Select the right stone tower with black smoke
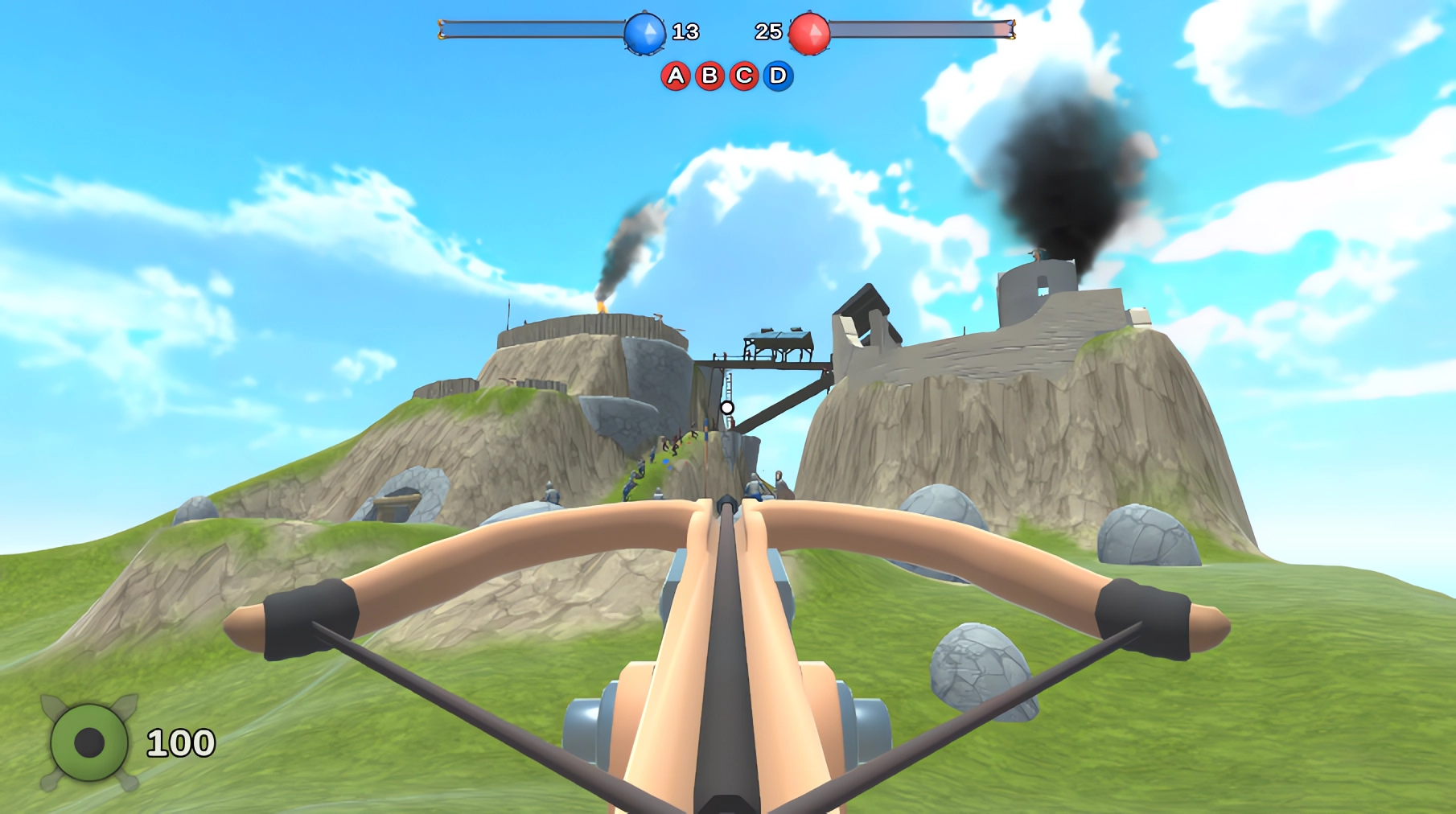 tap(1038, 290)
